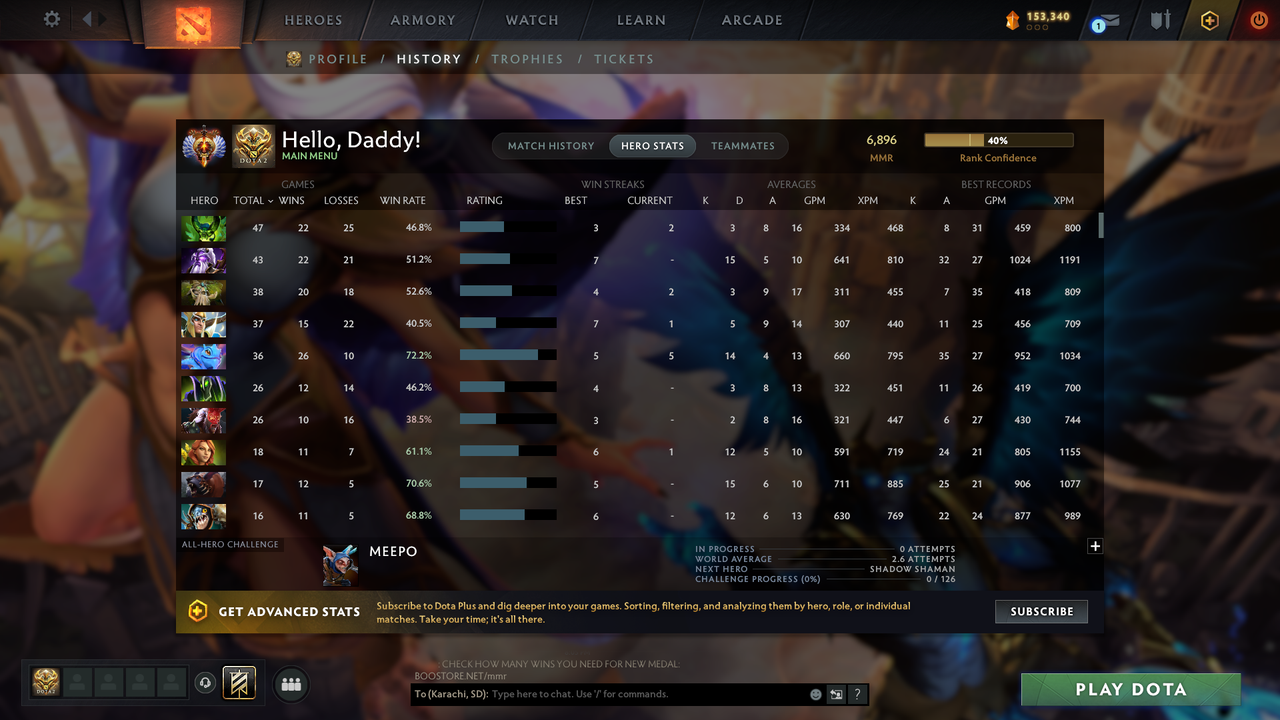
Task: Expand All-Hero Challenge with the plus button
Action: [x=1095, y=546]
